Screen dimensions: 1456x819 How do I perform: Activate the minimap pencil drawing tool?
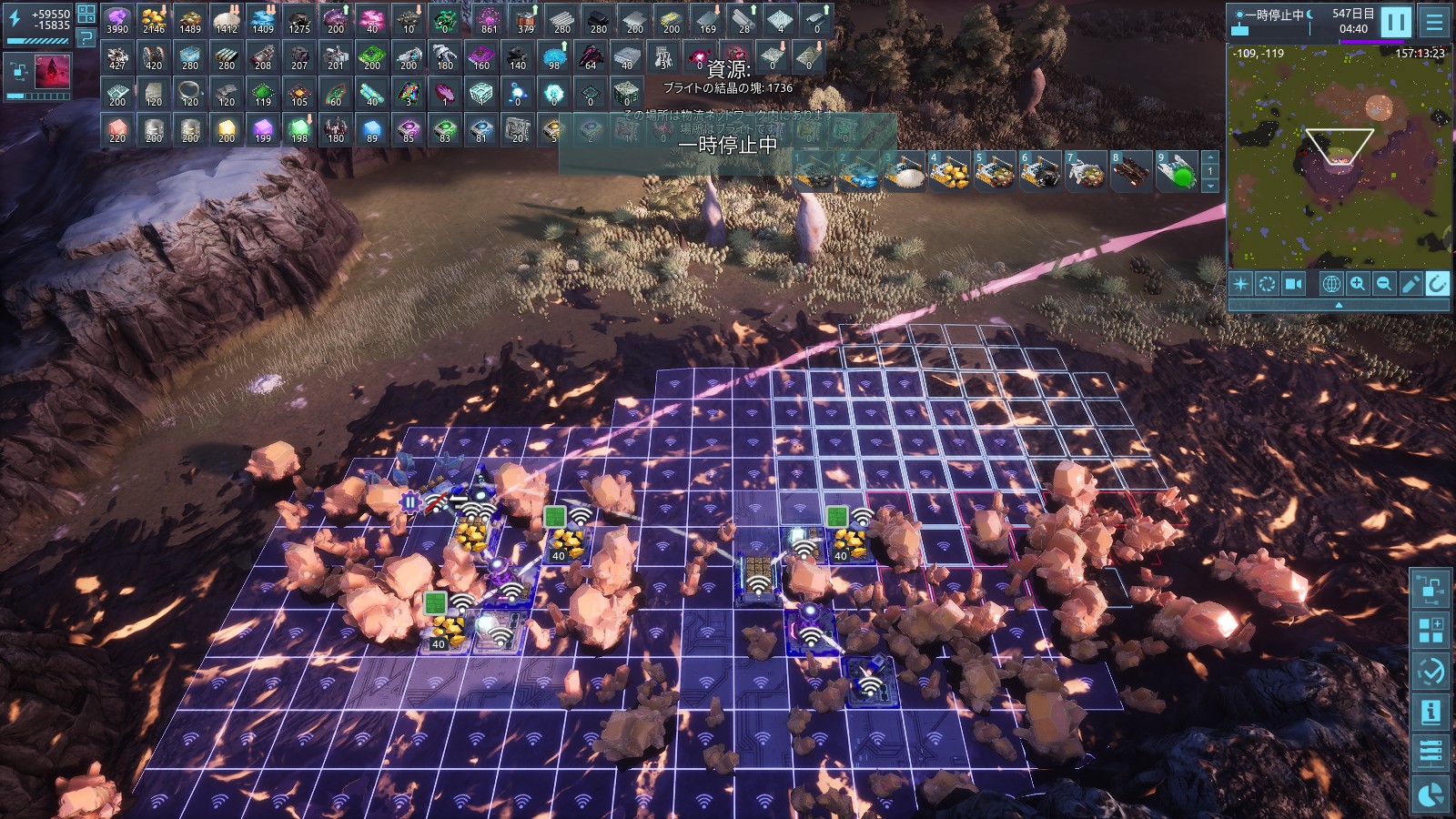coord(1410,284)
